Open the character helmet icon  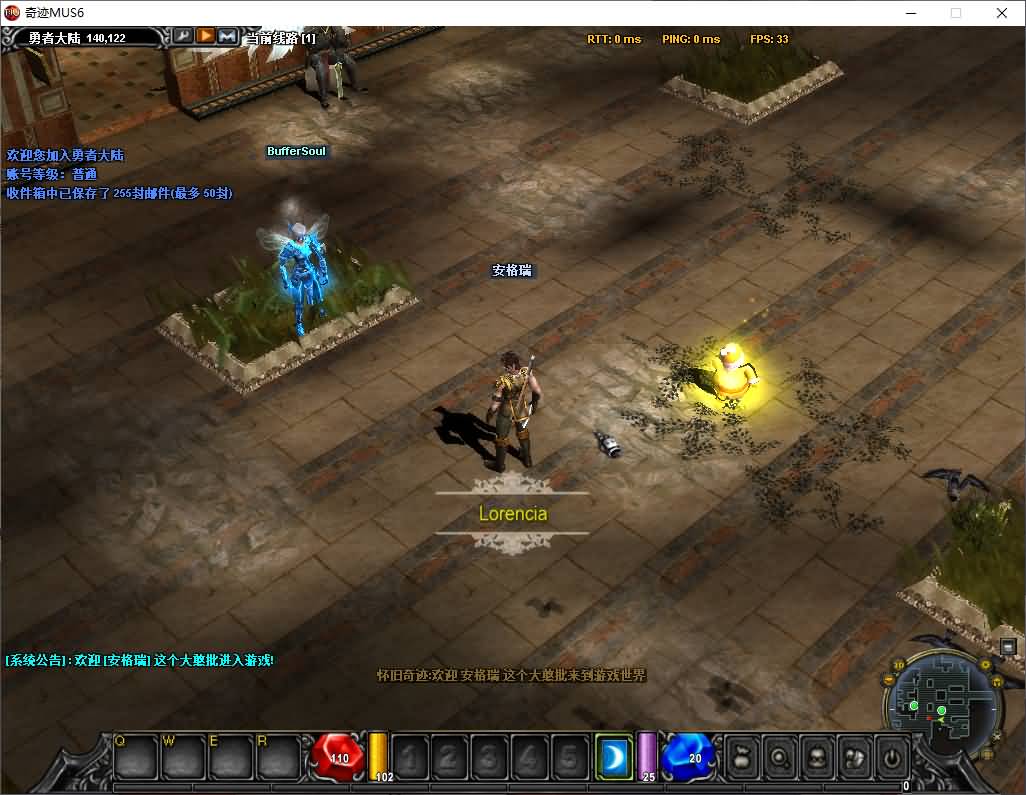(x=817, y=757)
